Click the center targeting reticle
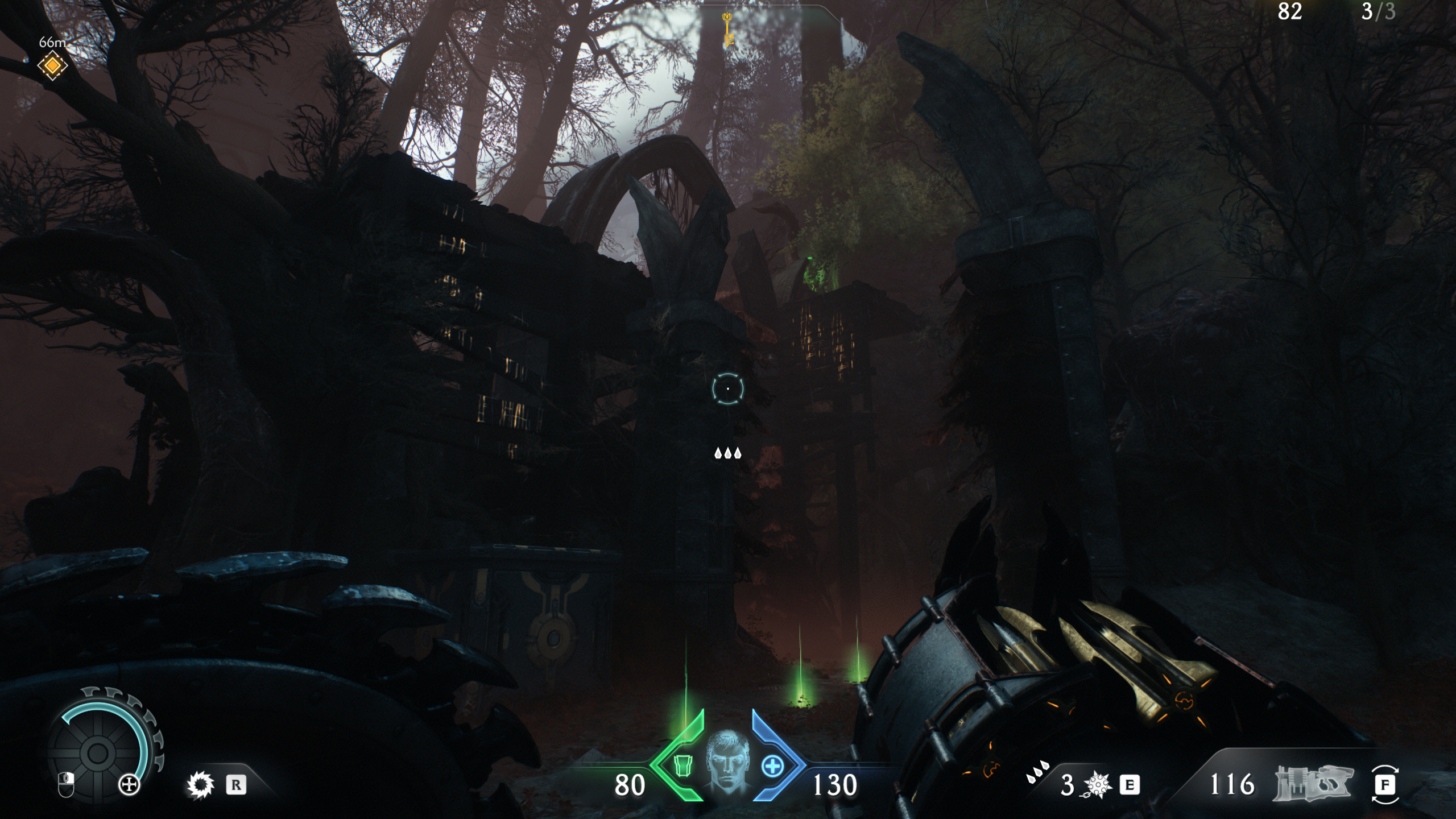 [728, 388]
